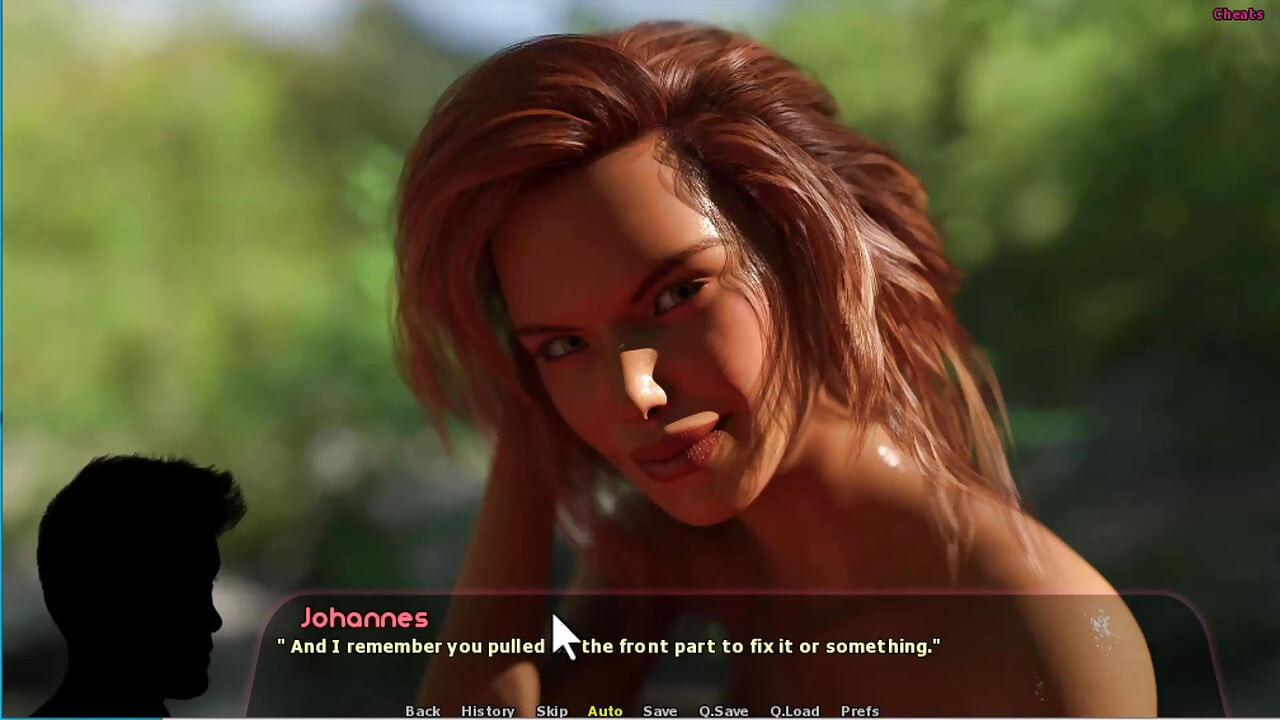Viewport: 1280px width, 720px height.
Task: Review earlier conversation through History
Action: 487,710
